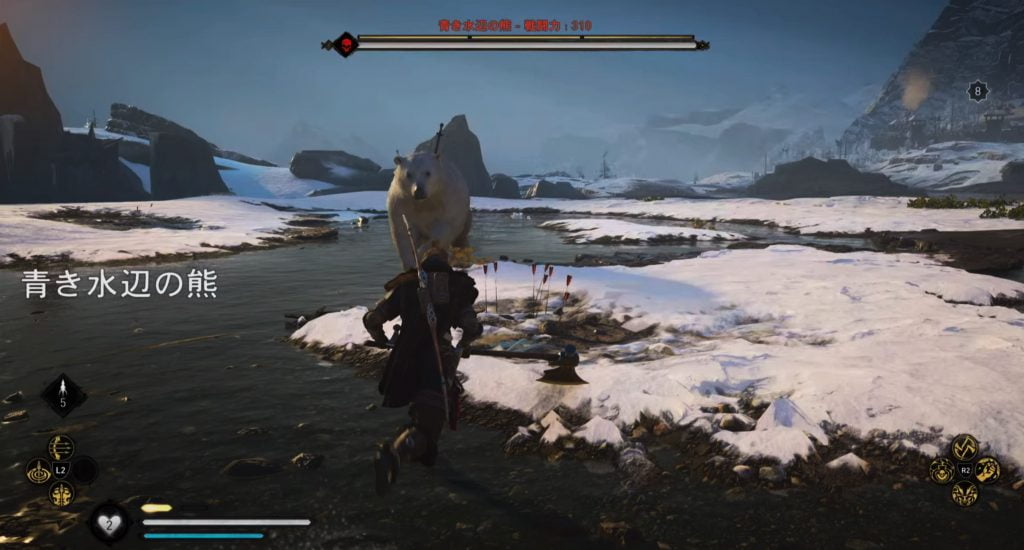Open the hexagonal badge showing 8
The image size is (1024, 550).
tap(977, 91)
